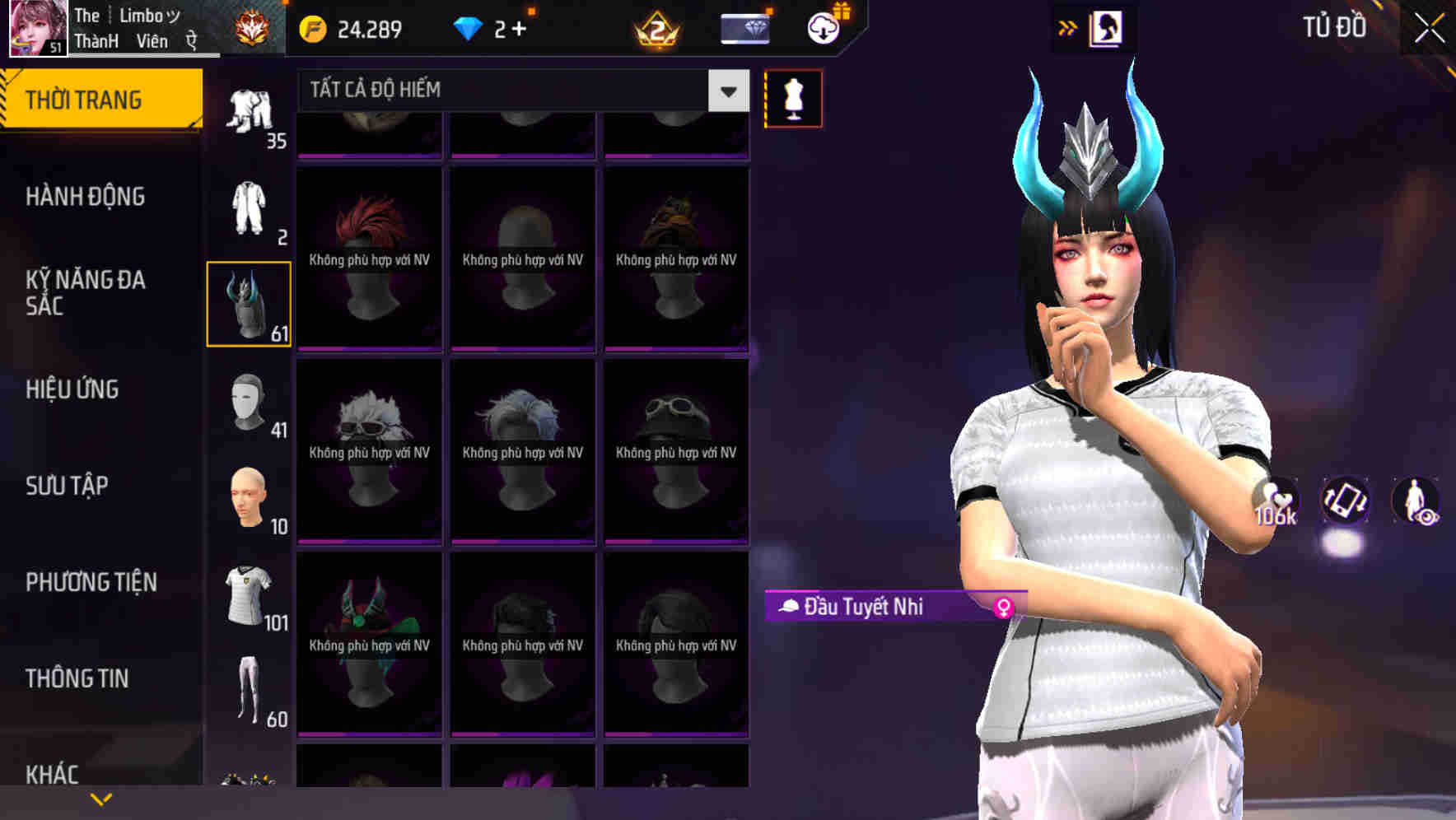The image size is (1456, 820).
Task: Click the double chevron next to the wardrobe icons
Action: point(1067,27)
